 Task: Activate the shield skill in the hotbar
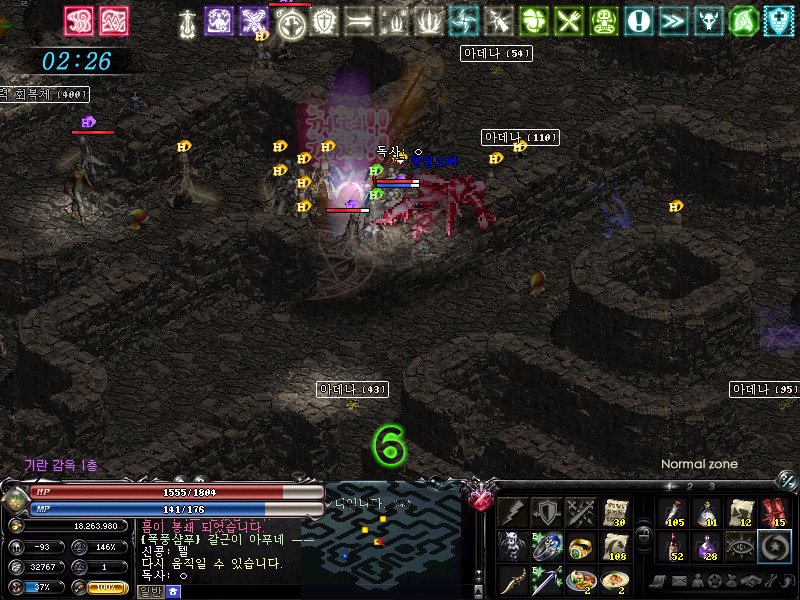click(x=547, y=513)
